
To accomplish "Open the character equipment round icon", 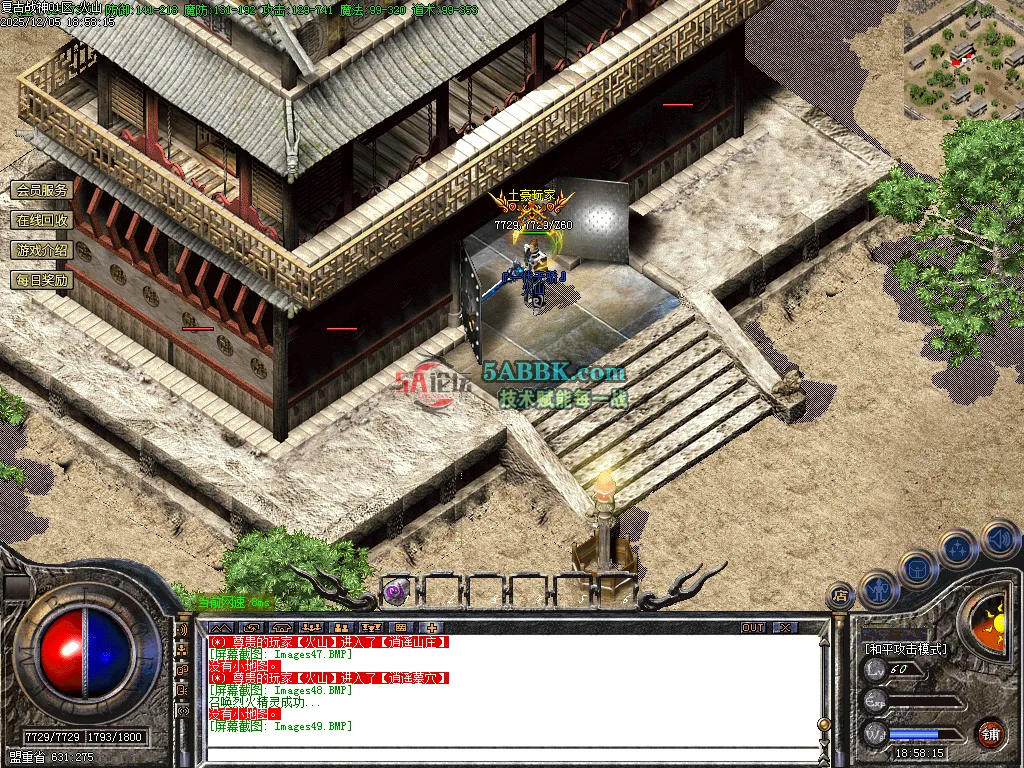I will click(878, 589).
